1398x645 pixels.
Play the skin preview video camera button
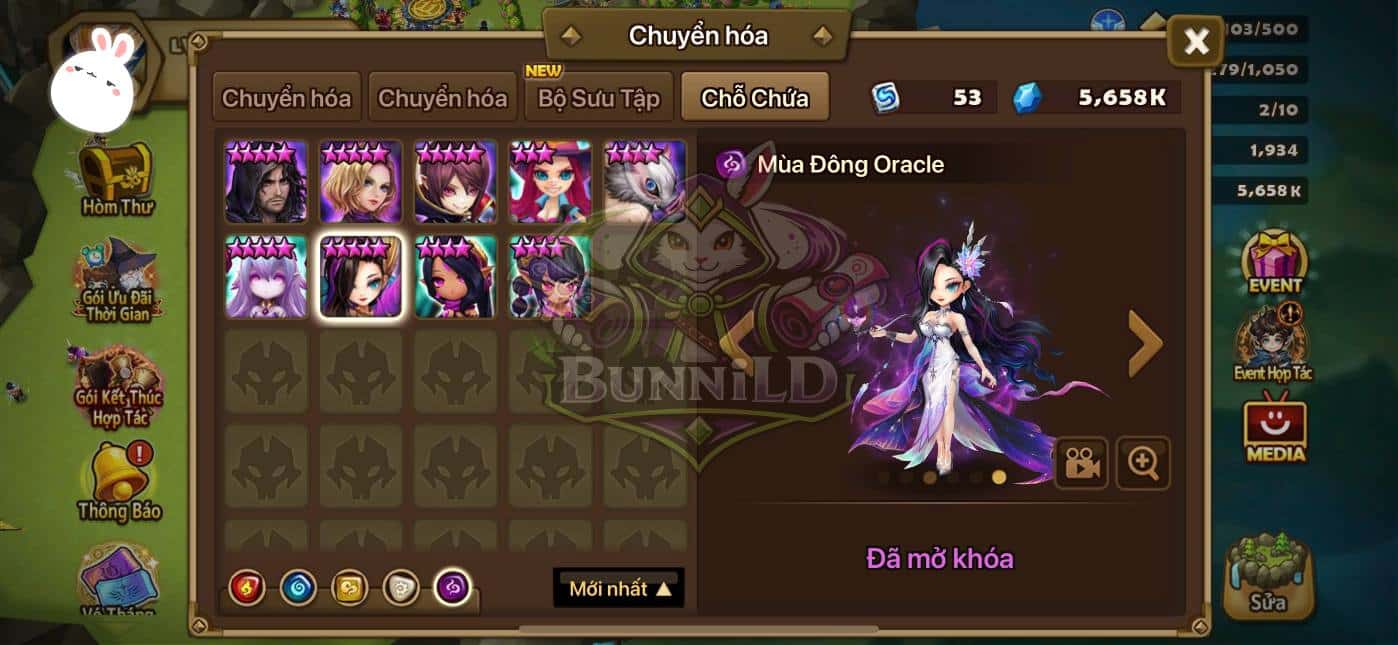tap(1081, 462)
